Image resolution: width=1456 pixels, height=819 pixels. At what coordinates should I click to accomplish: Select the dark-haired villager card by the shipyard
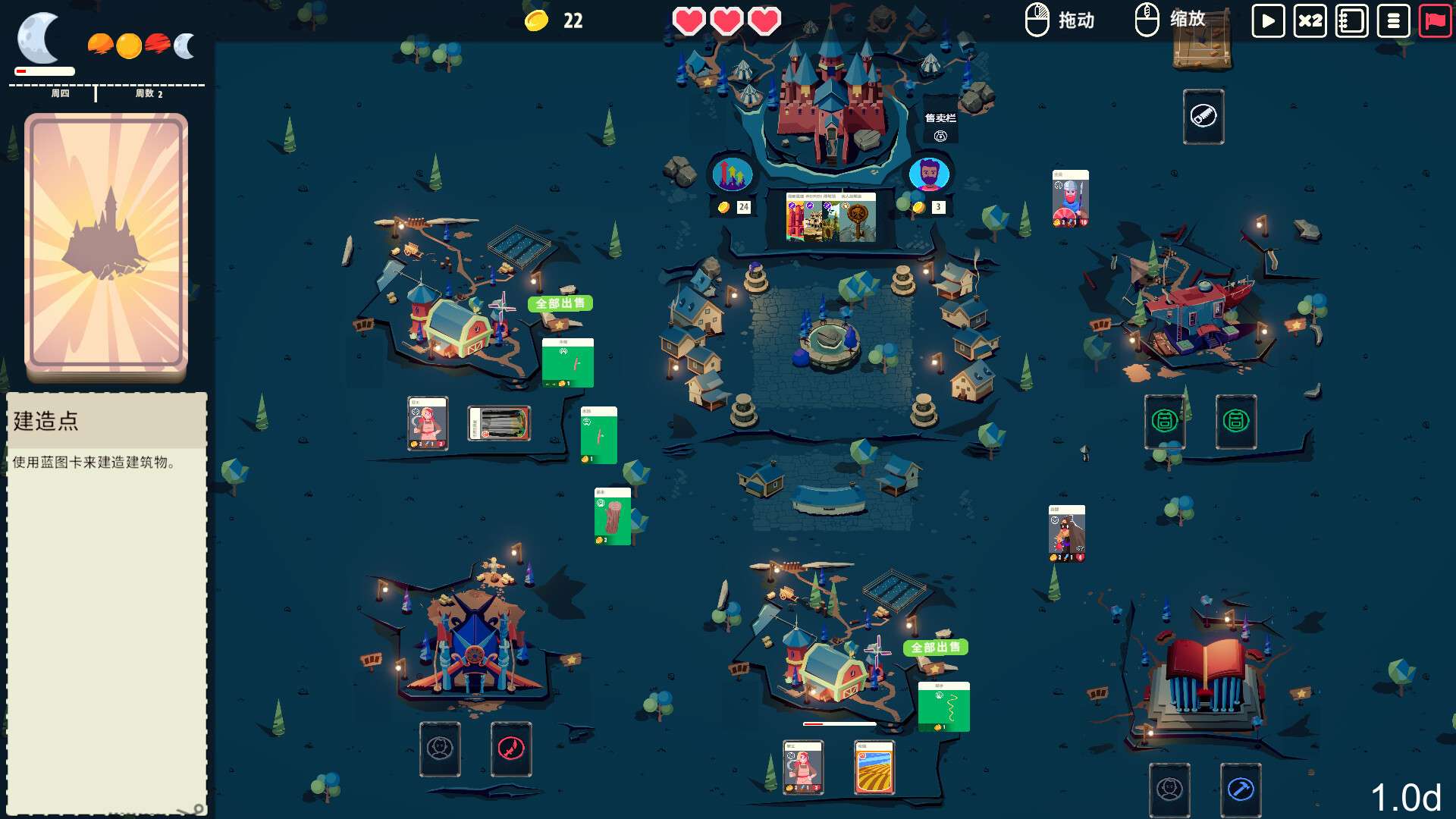pos(1066,533)
